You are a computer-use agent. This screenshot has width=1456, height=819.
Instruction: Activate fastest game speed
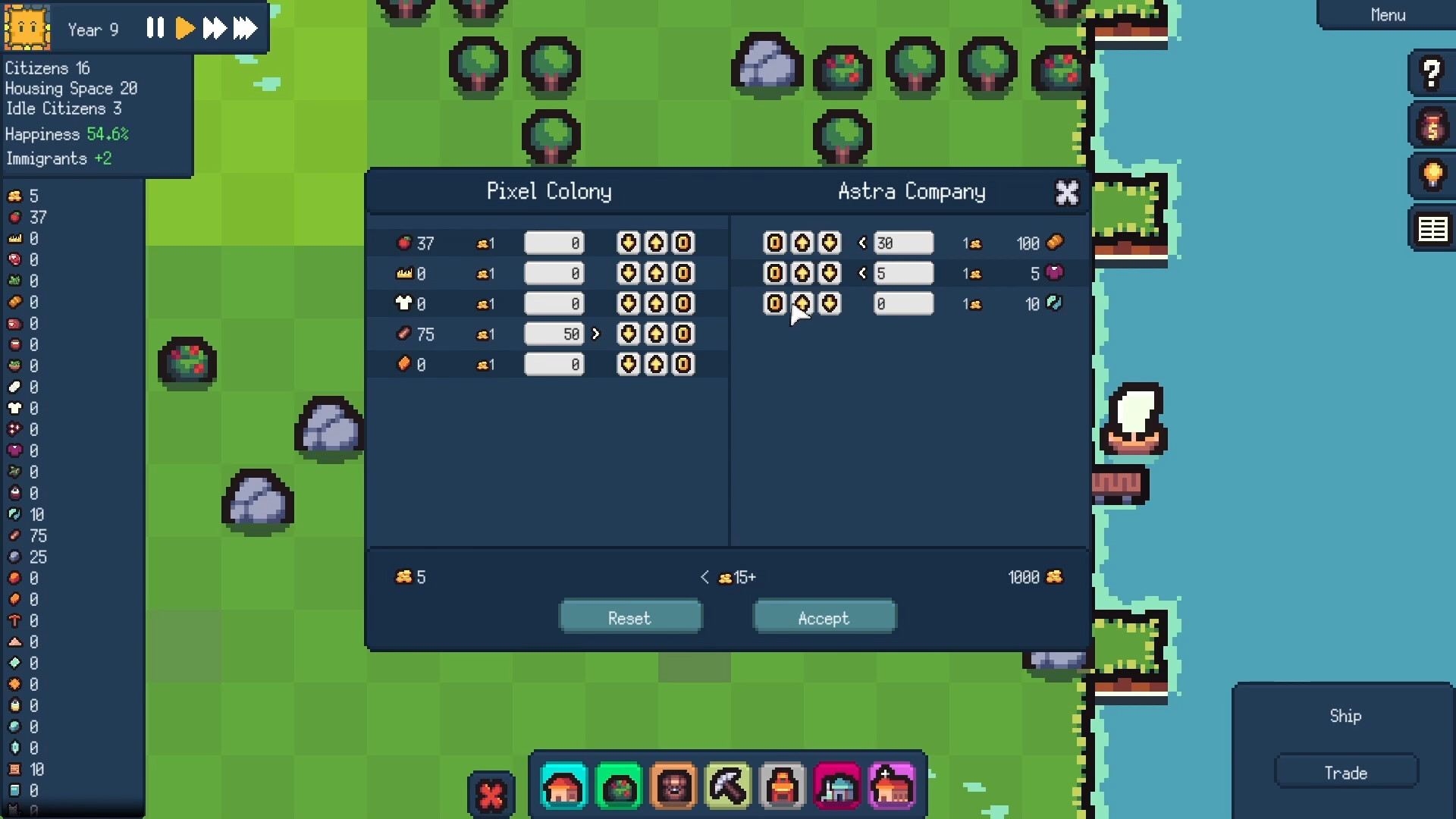[x=244, y=28]
